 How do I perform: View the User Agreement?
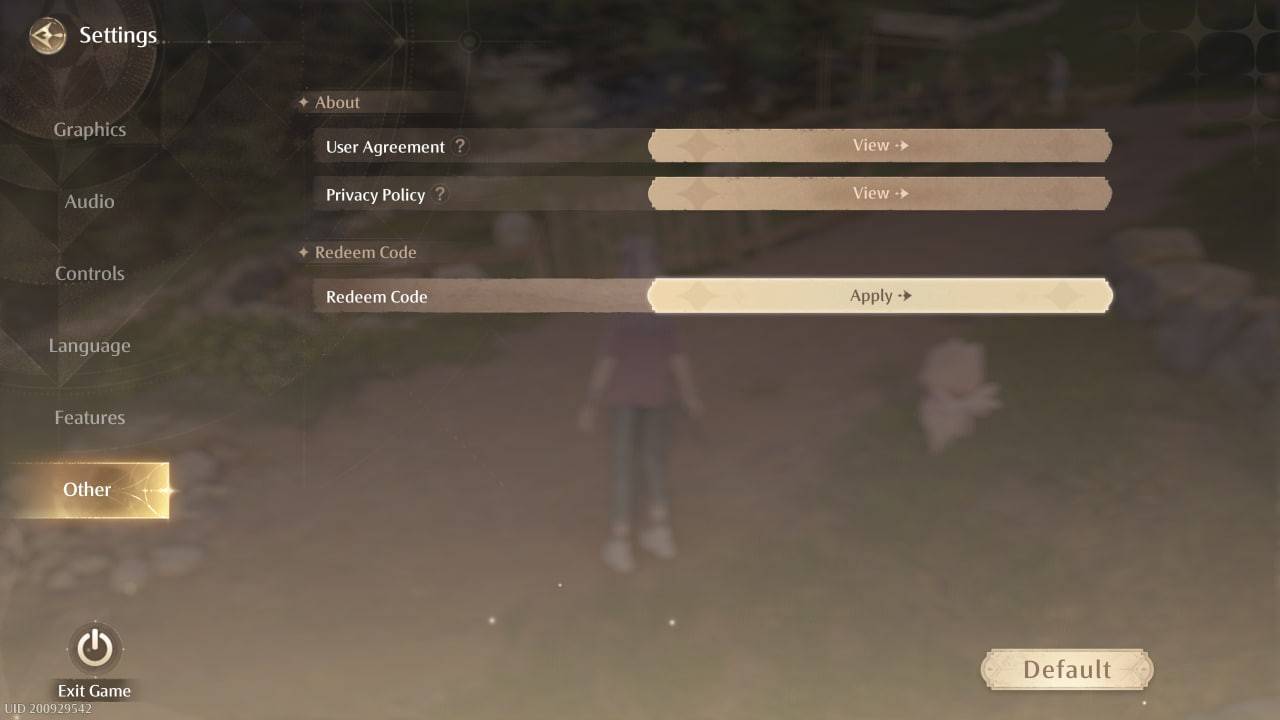pos(879,145)
